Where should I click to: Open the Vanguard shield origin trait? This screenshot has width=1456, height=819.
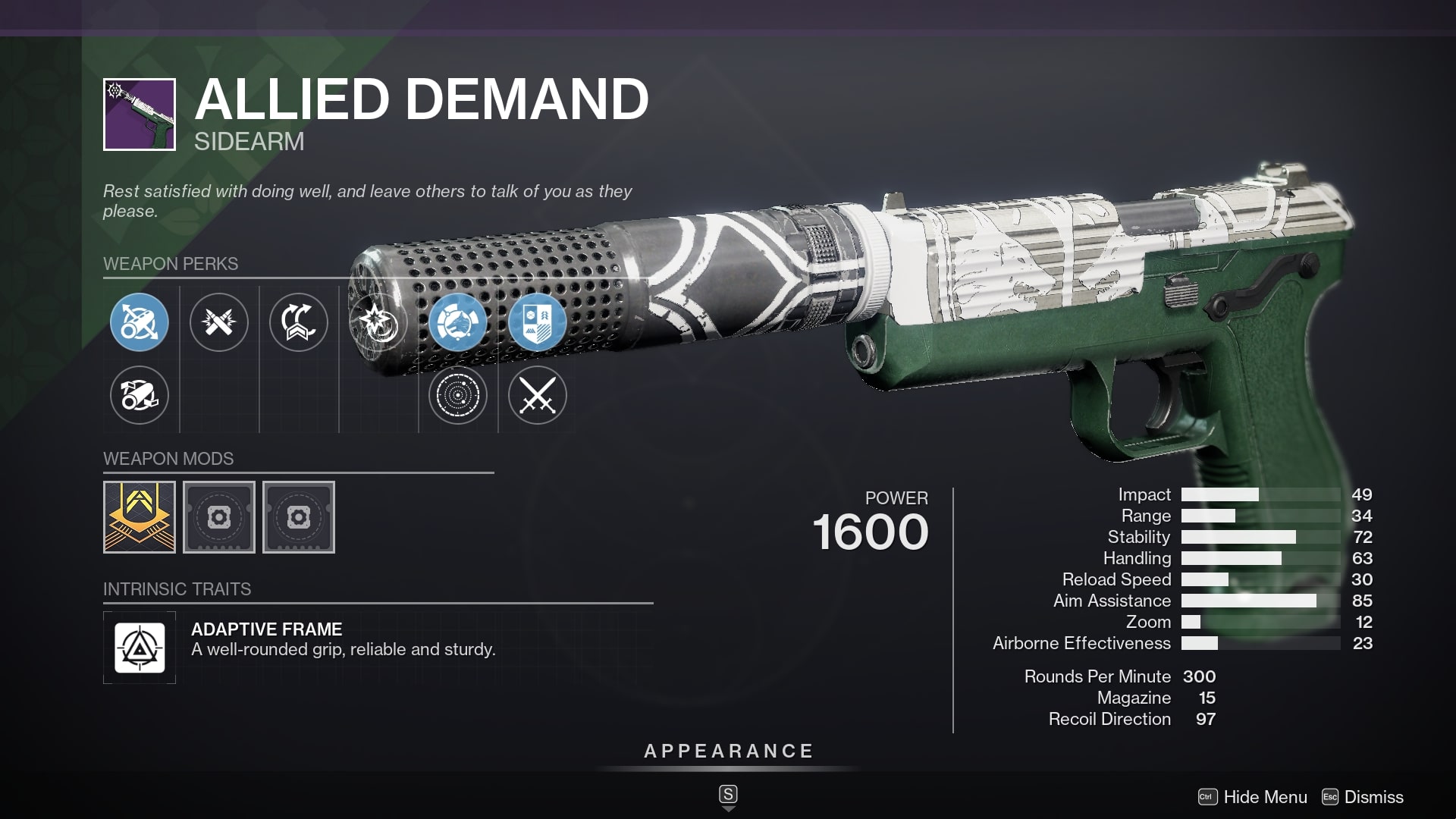pos(538,322)
